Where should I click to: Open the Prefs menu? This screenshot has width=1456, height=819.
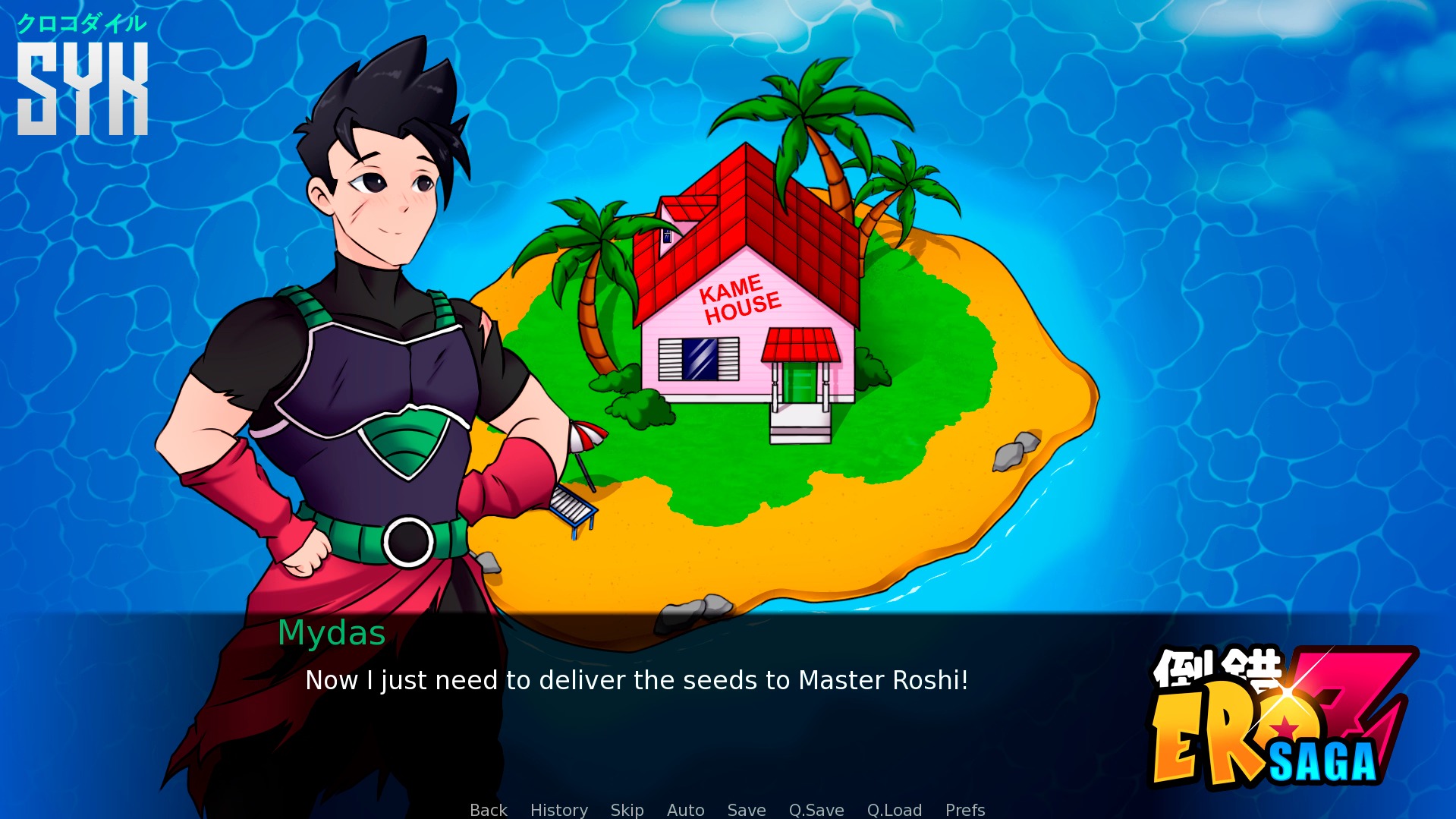(964, 809)
